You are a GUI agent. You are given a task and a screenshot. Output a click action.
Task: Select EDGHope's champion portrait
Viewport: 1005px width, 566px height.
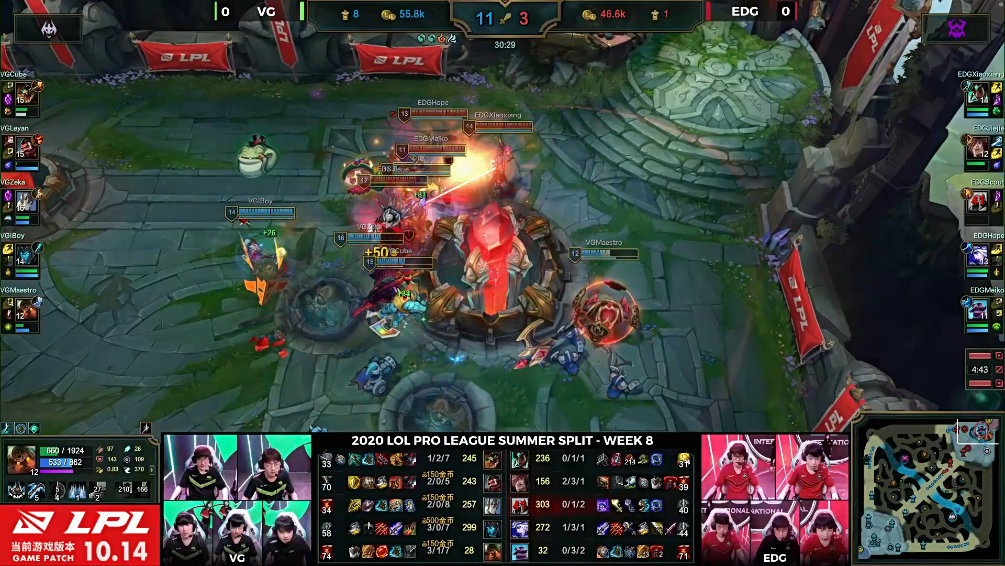click(977, 255)
